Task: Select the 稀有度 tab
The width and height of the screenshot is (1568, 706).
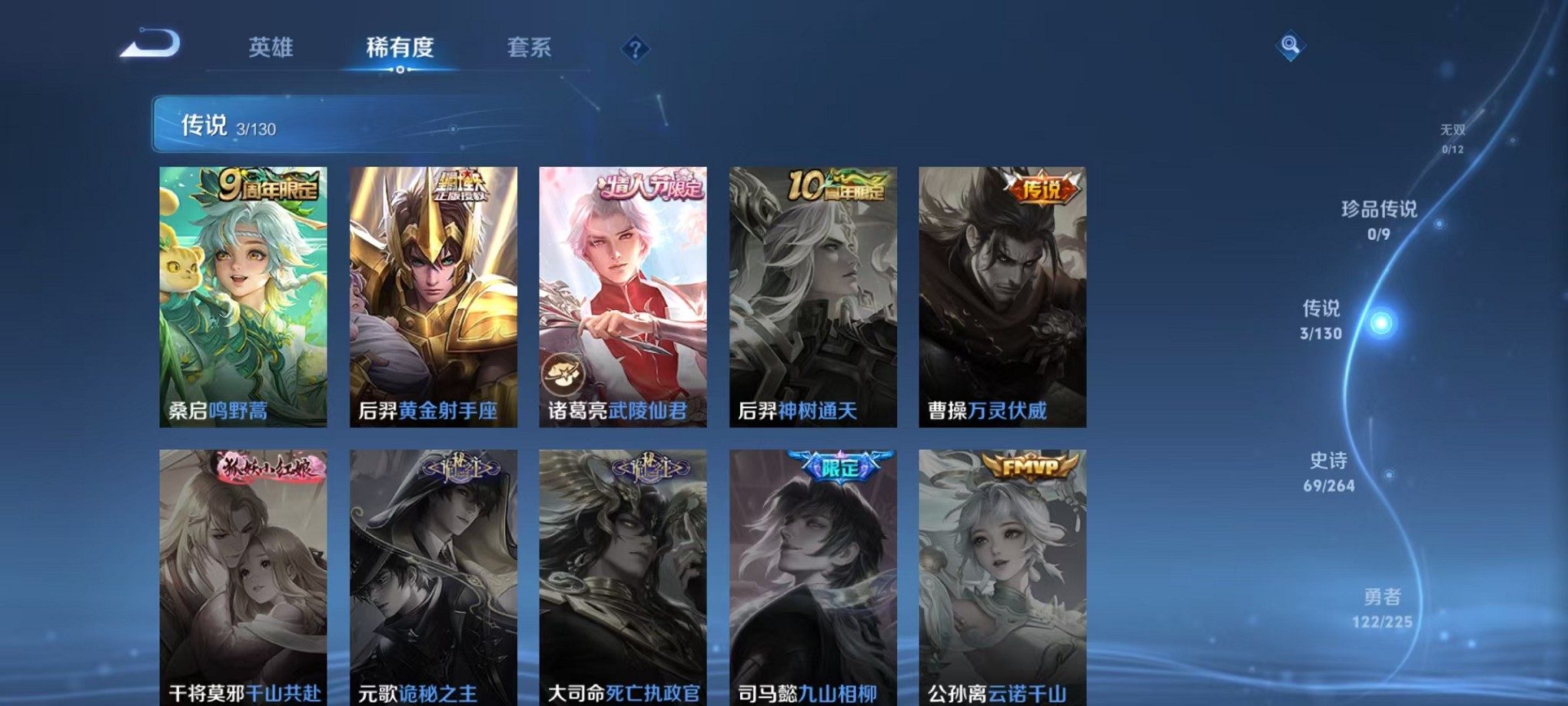Action: pyautogui.click(x=399, y=48)
